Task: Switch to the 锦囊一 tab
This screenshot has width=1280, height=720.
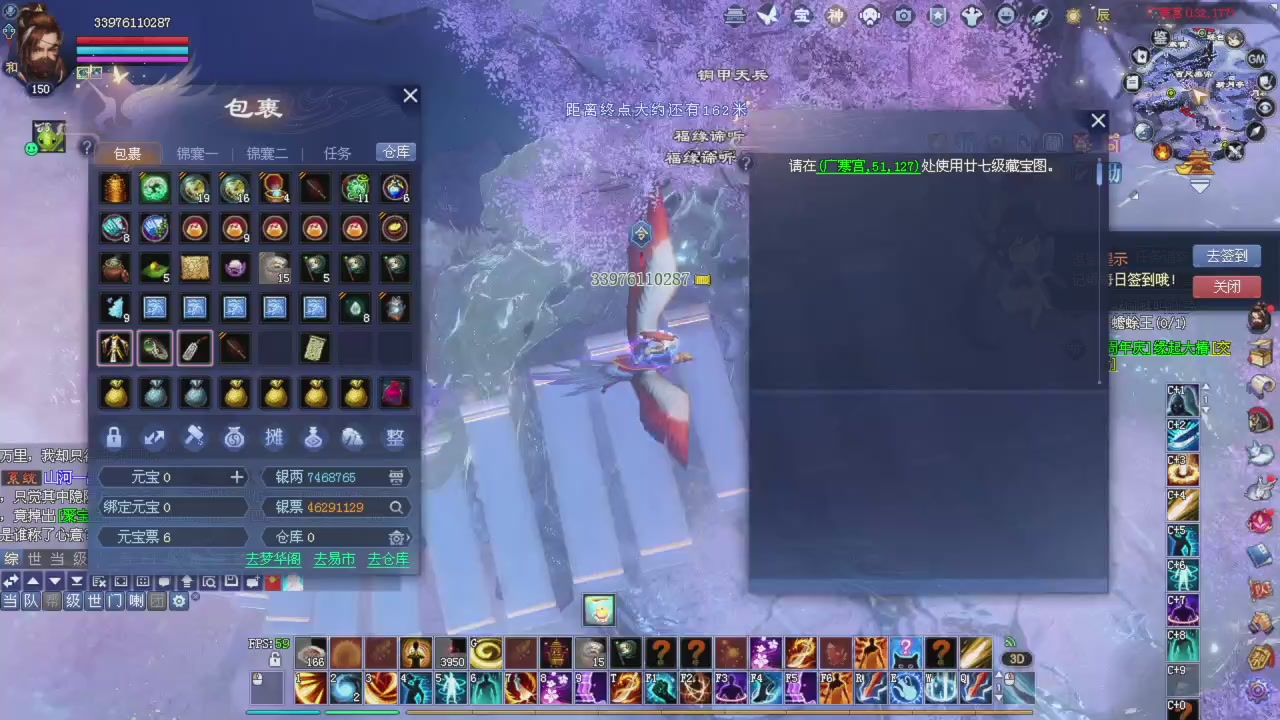Action: click(197, 153)
